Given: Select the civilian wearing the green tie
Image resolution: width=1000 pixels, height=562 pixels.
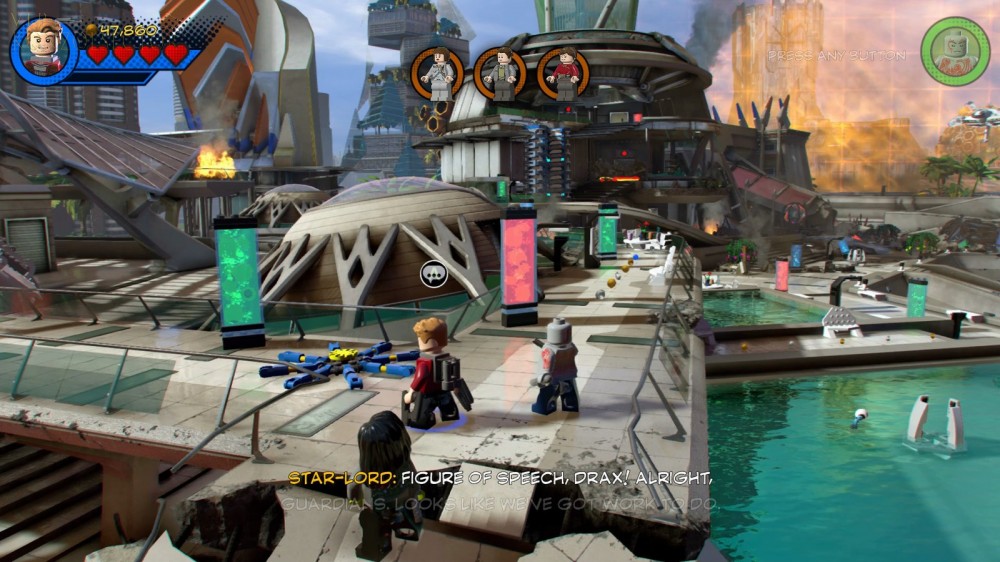Looking at the screenshot, I should (500, 73).
